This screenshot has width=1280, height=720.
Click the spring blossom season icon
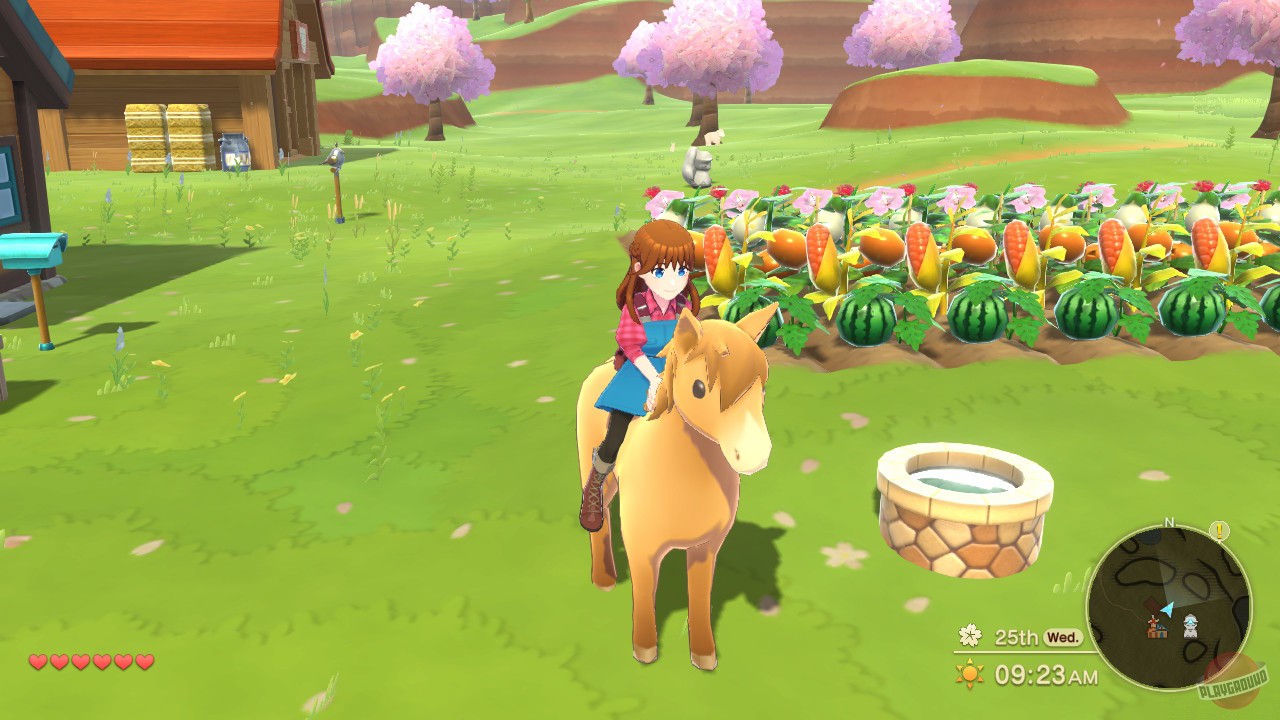(968, 634)
